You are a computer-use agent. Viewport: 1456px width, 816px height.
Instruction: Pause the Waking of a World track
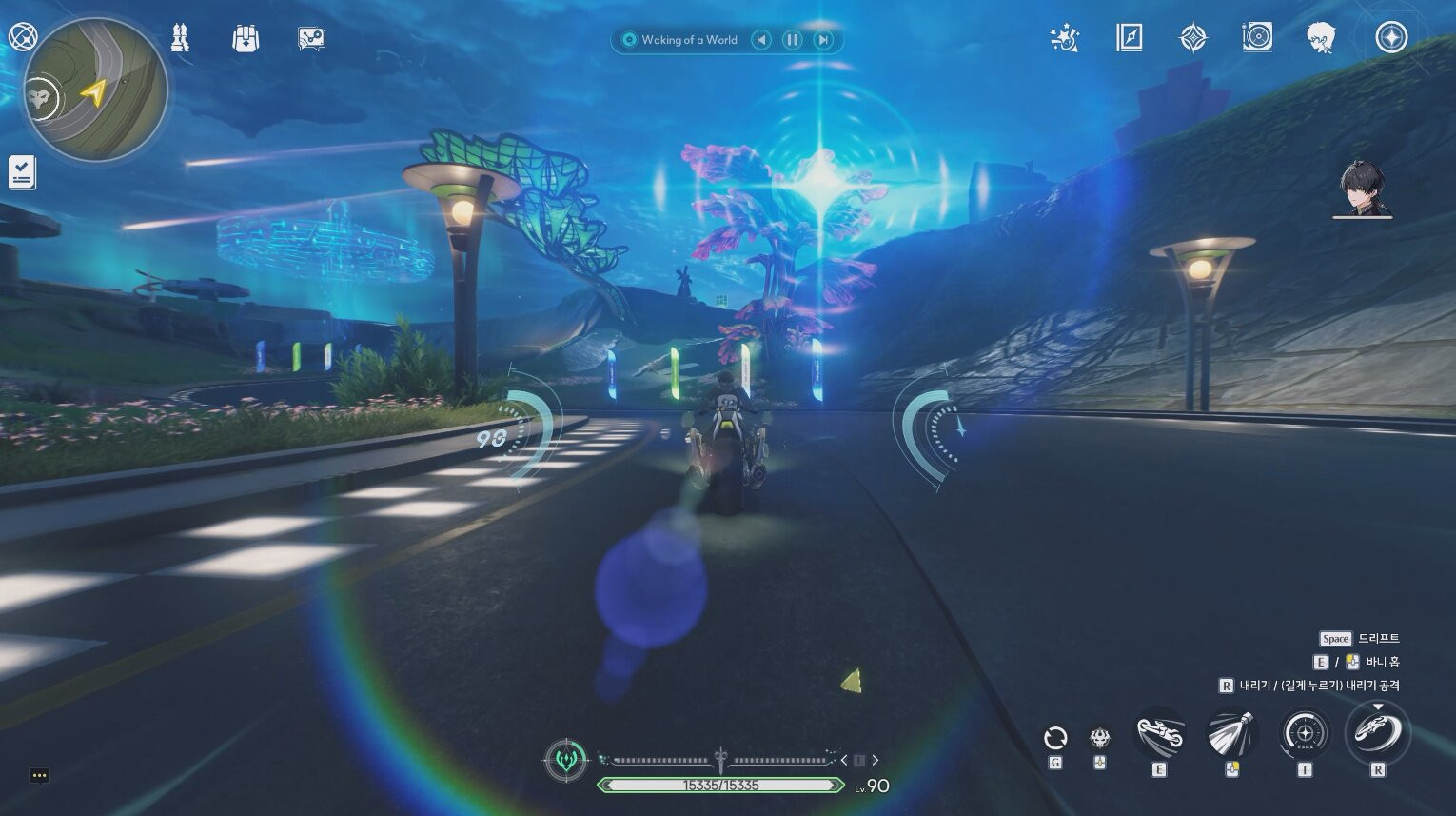[x=792, y=40]
